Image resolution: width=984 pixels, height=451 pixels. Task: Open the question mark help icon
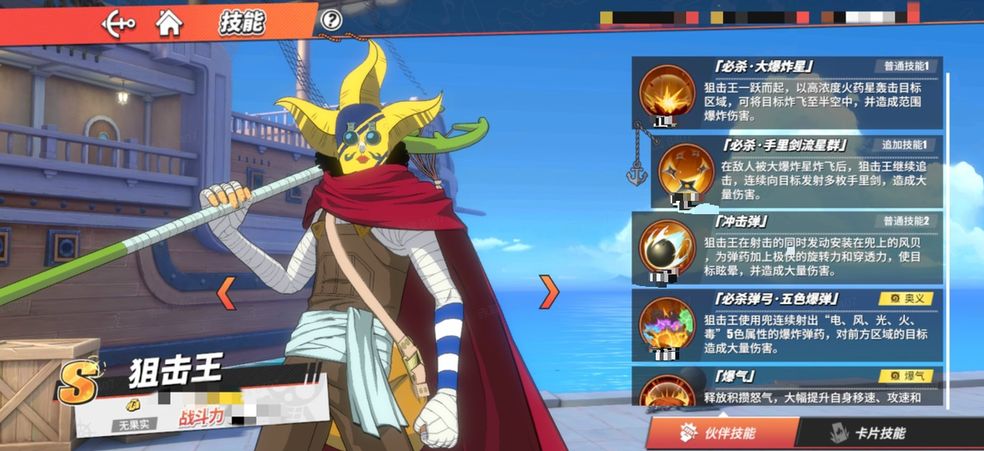pos(331,20)
